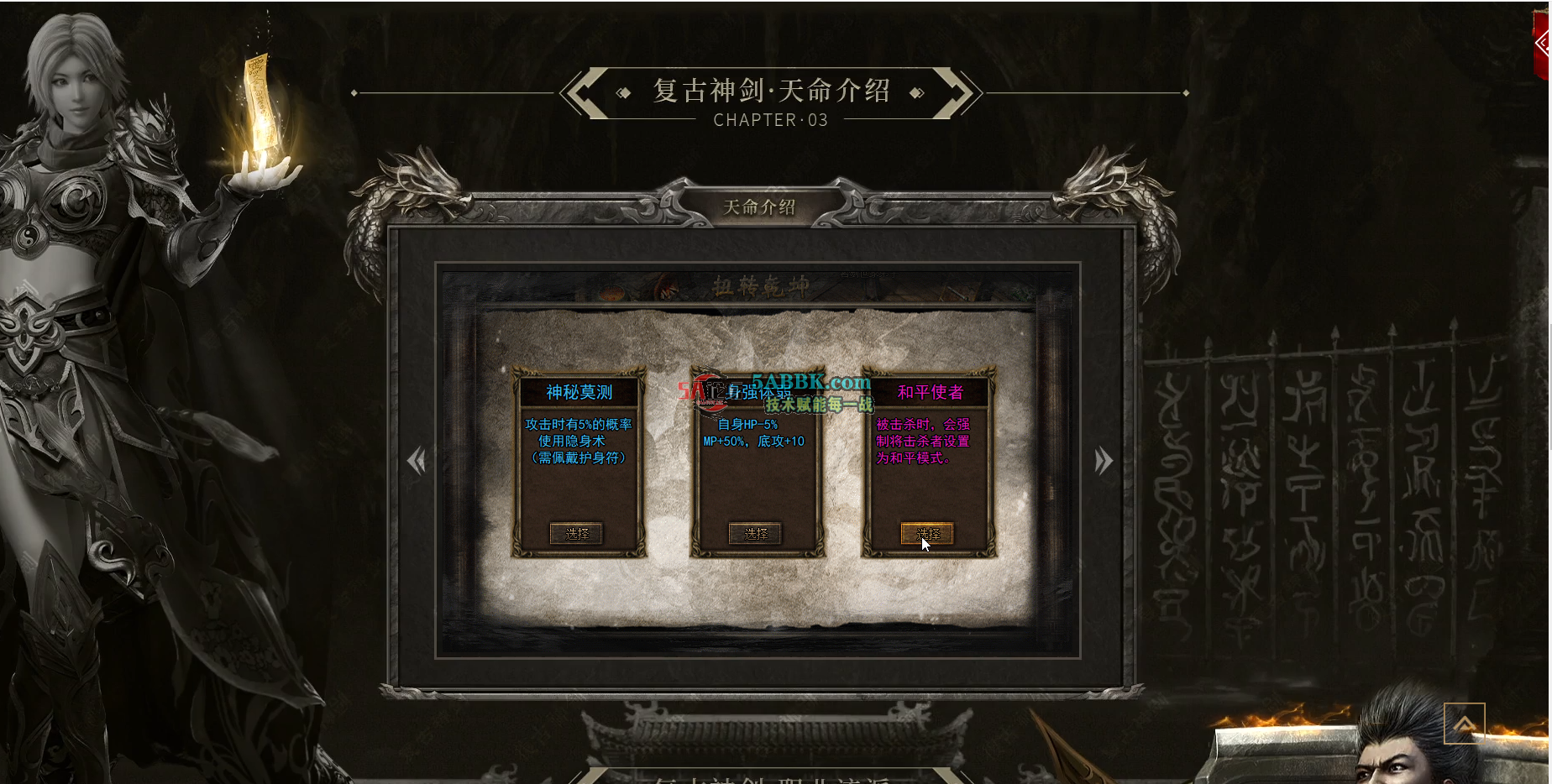
Task: Select 选择 under the 和平使者 card
Action: click(929, 533)
